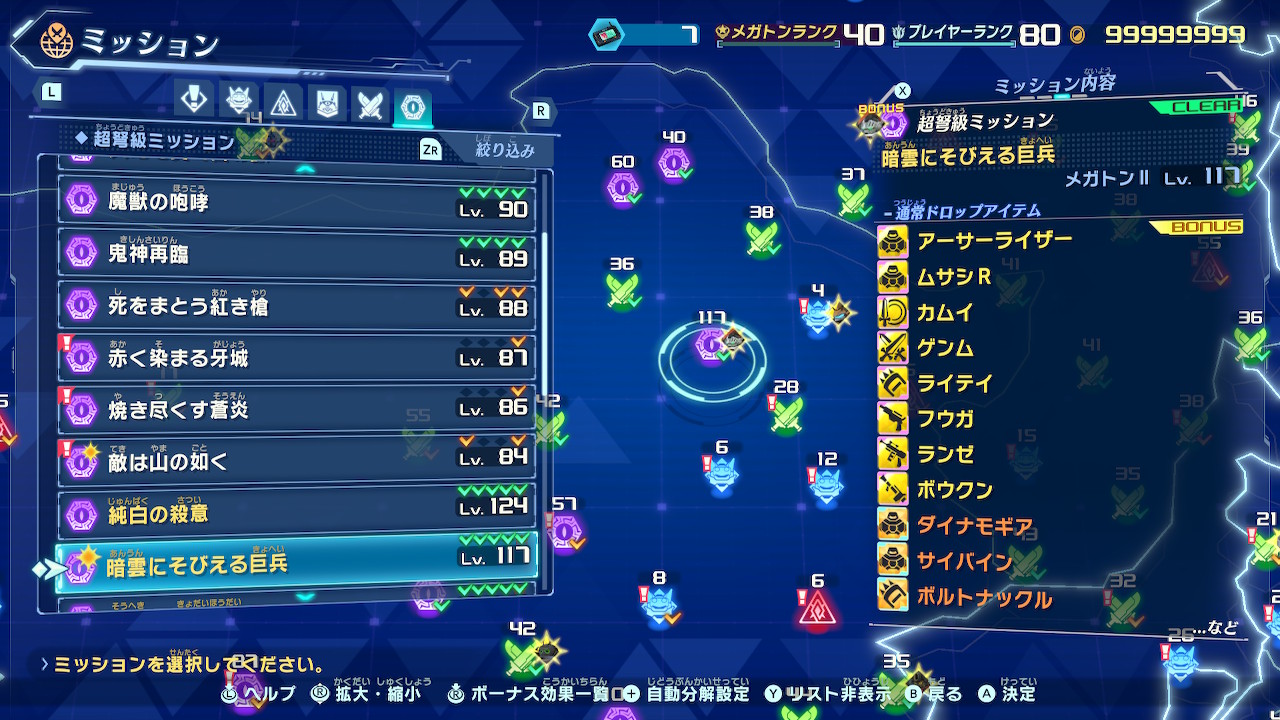The height and width of the screenshot is (720, 1280).
Task: Switch to the crossed swords mission tab
Action: [x=370, y=103]
